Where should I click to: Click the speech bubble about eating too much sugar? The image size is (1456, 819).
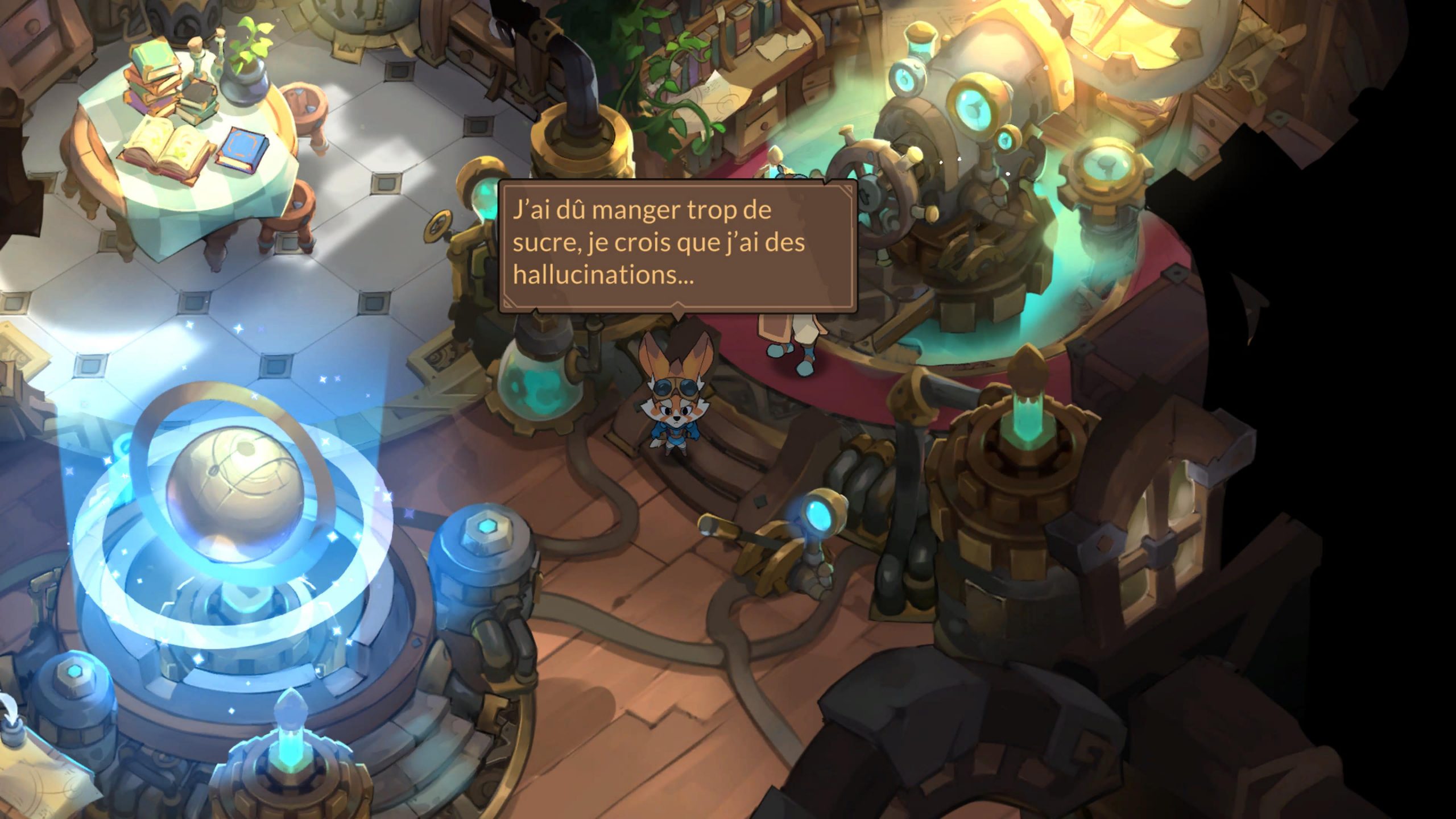677,245
